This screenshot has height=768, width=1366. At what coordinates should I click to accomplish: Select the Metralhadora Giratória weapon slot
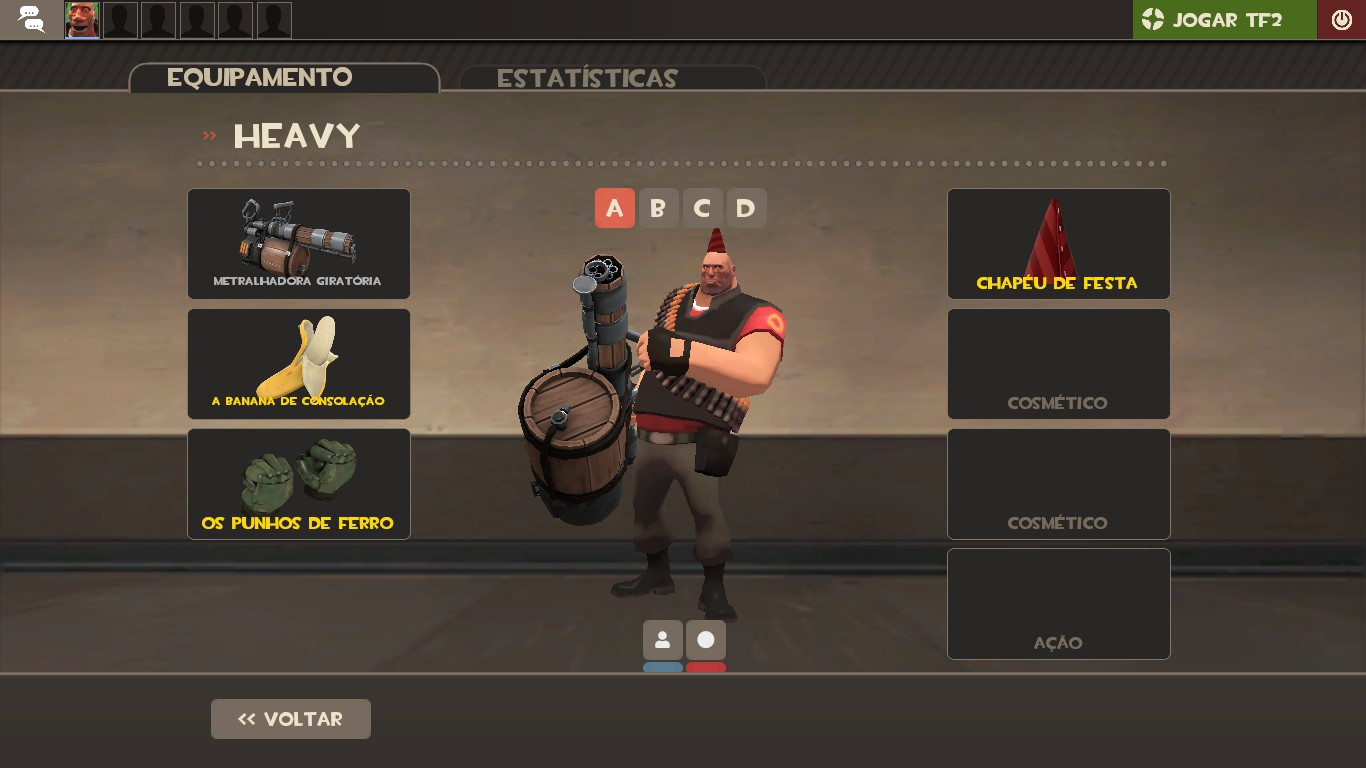tap(298, 243)
